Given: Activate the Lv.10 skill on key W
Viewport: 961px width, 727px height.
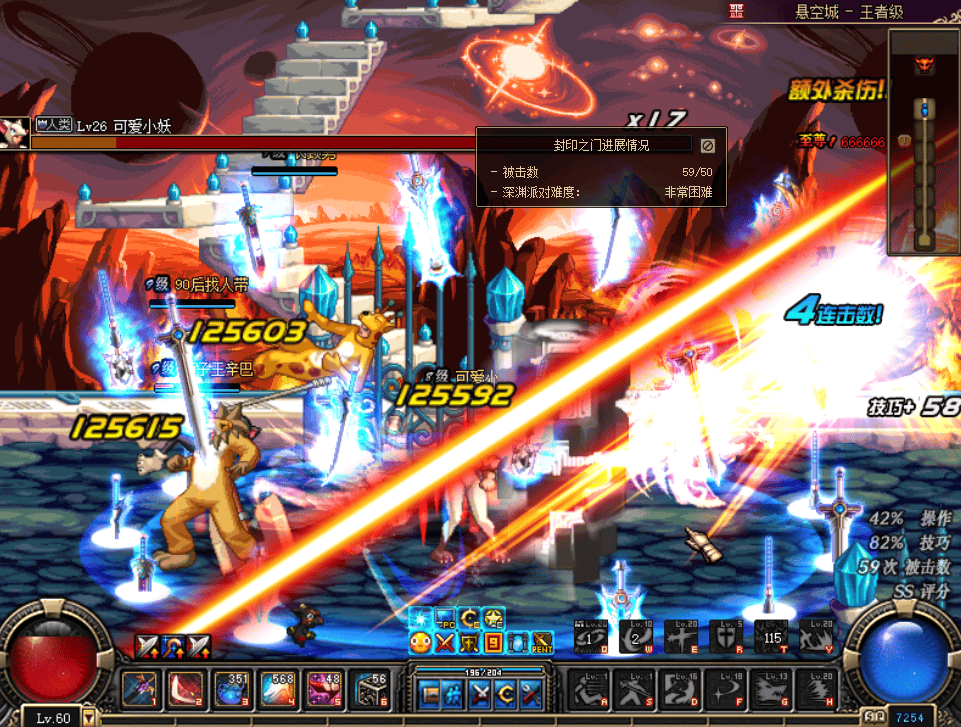Looking at the screenshot, I should 636,636.
